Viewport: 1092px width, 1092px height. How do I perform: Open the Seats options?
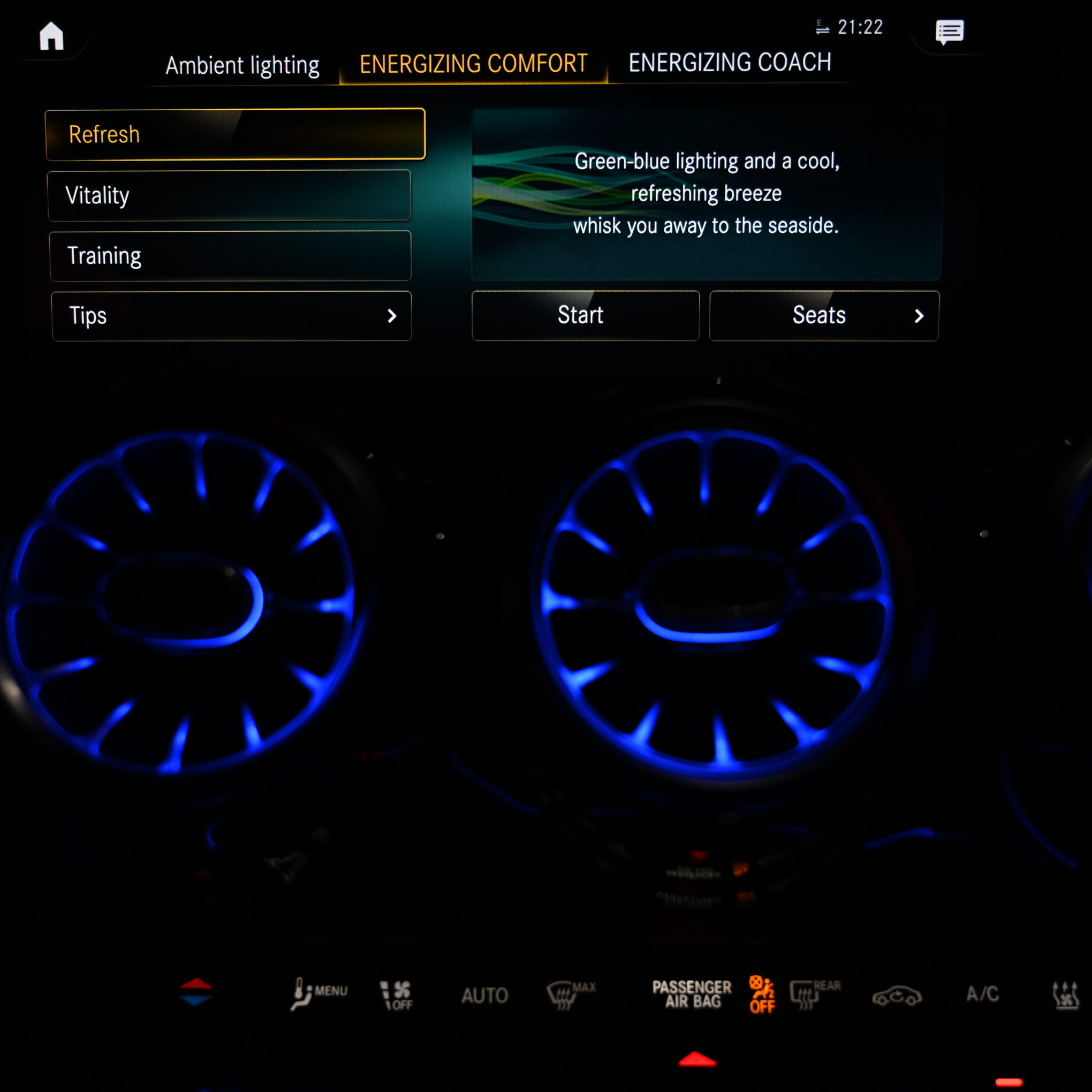pos(823,315)
